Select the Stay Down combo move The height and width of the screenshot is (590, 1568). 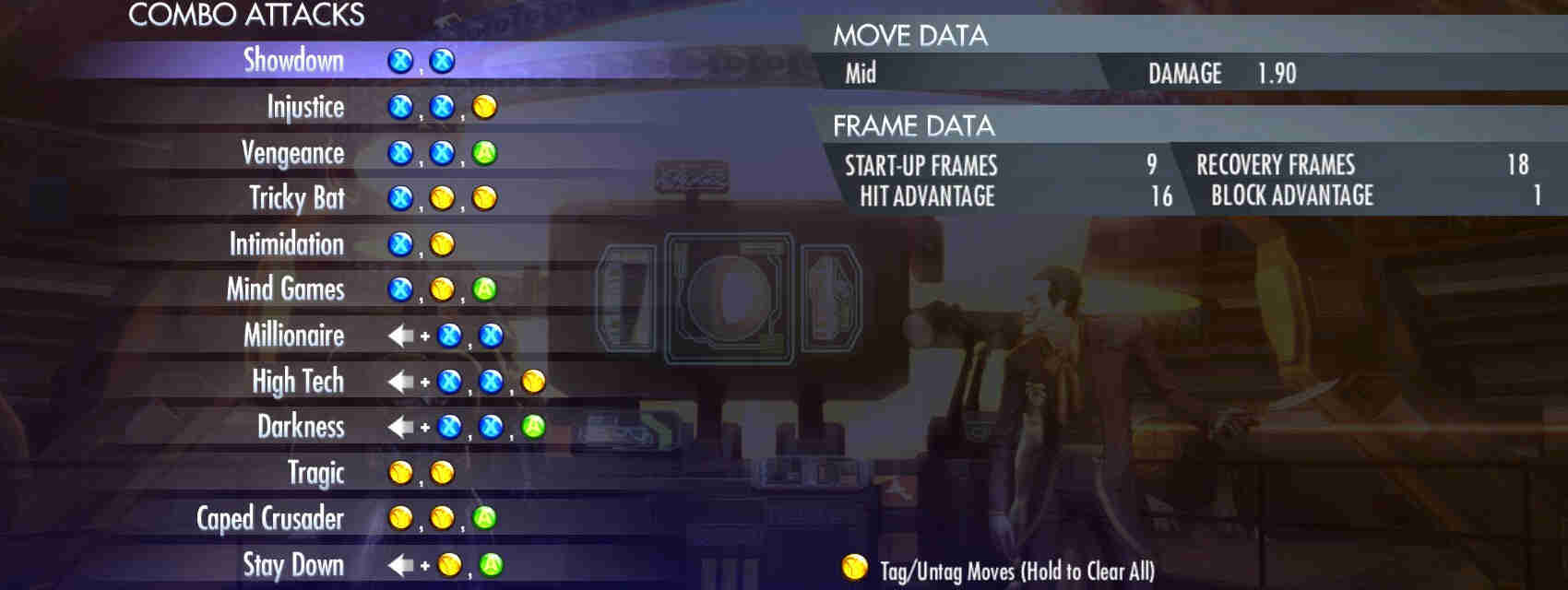[x=292, y=564]
